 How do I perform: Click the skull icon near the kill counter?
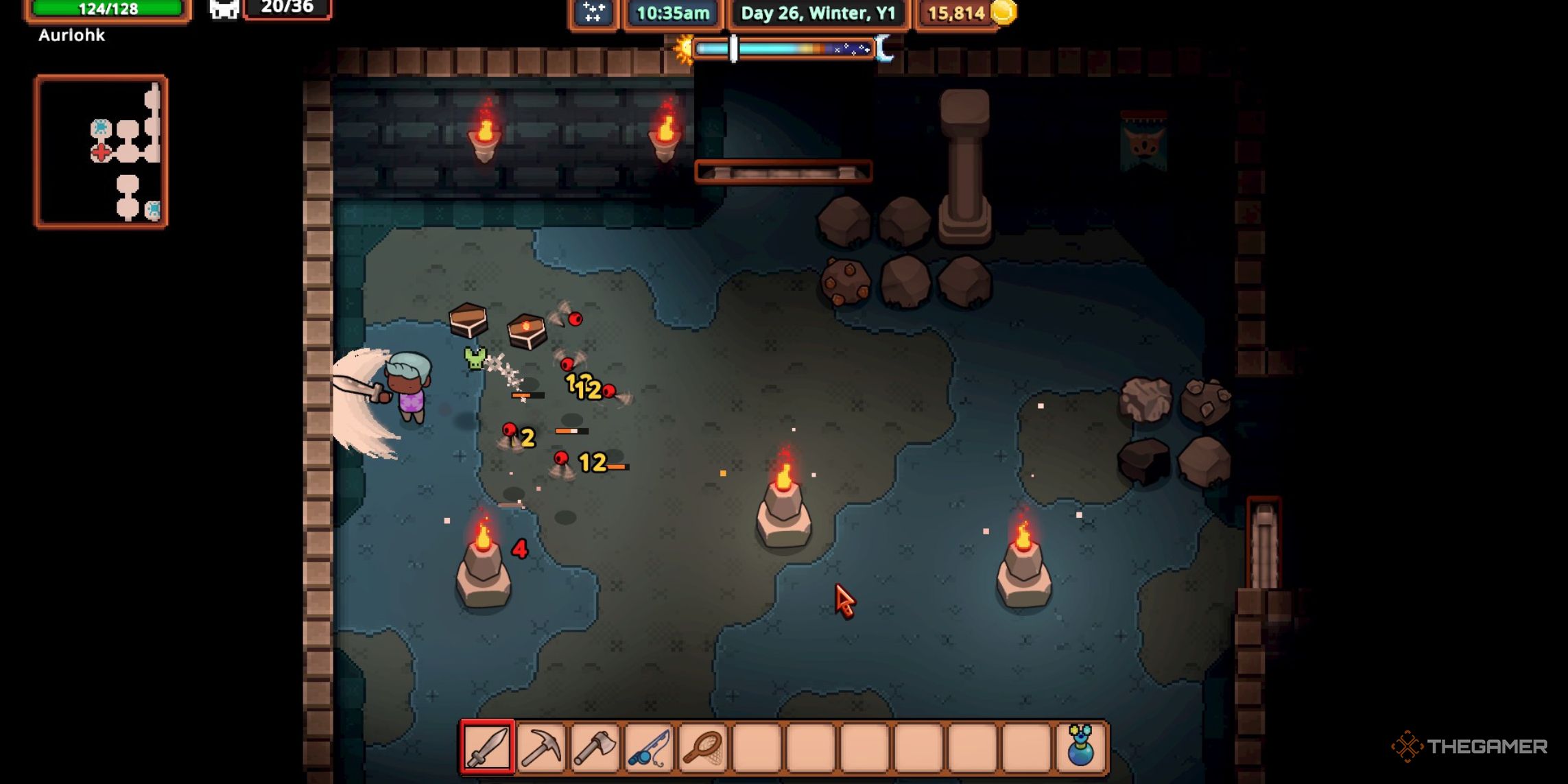224,10
